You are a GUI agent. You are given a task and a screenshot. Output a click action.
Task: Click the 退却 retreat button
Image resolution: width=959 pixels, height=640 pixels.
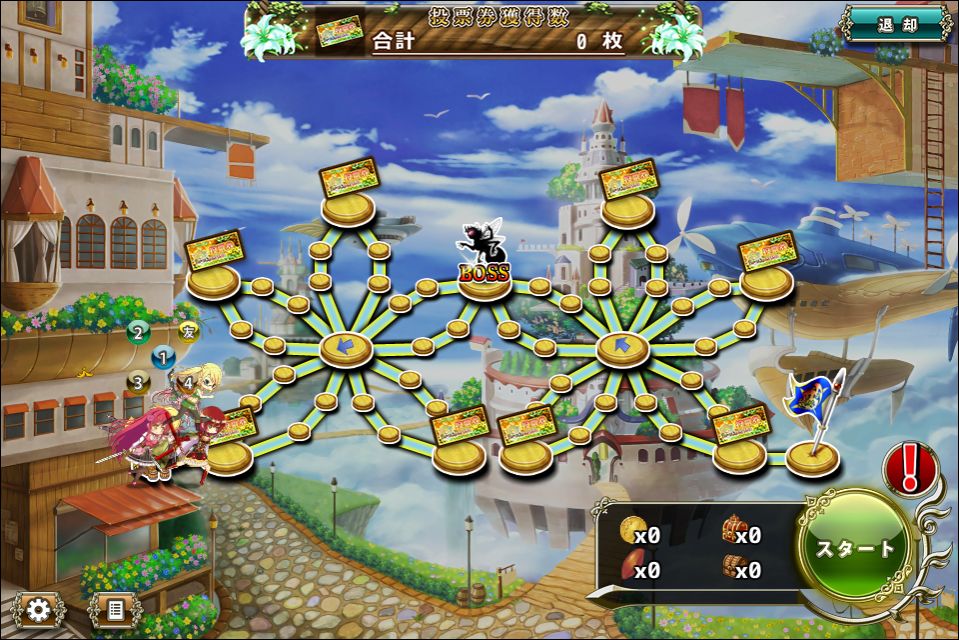coord(896,25)
